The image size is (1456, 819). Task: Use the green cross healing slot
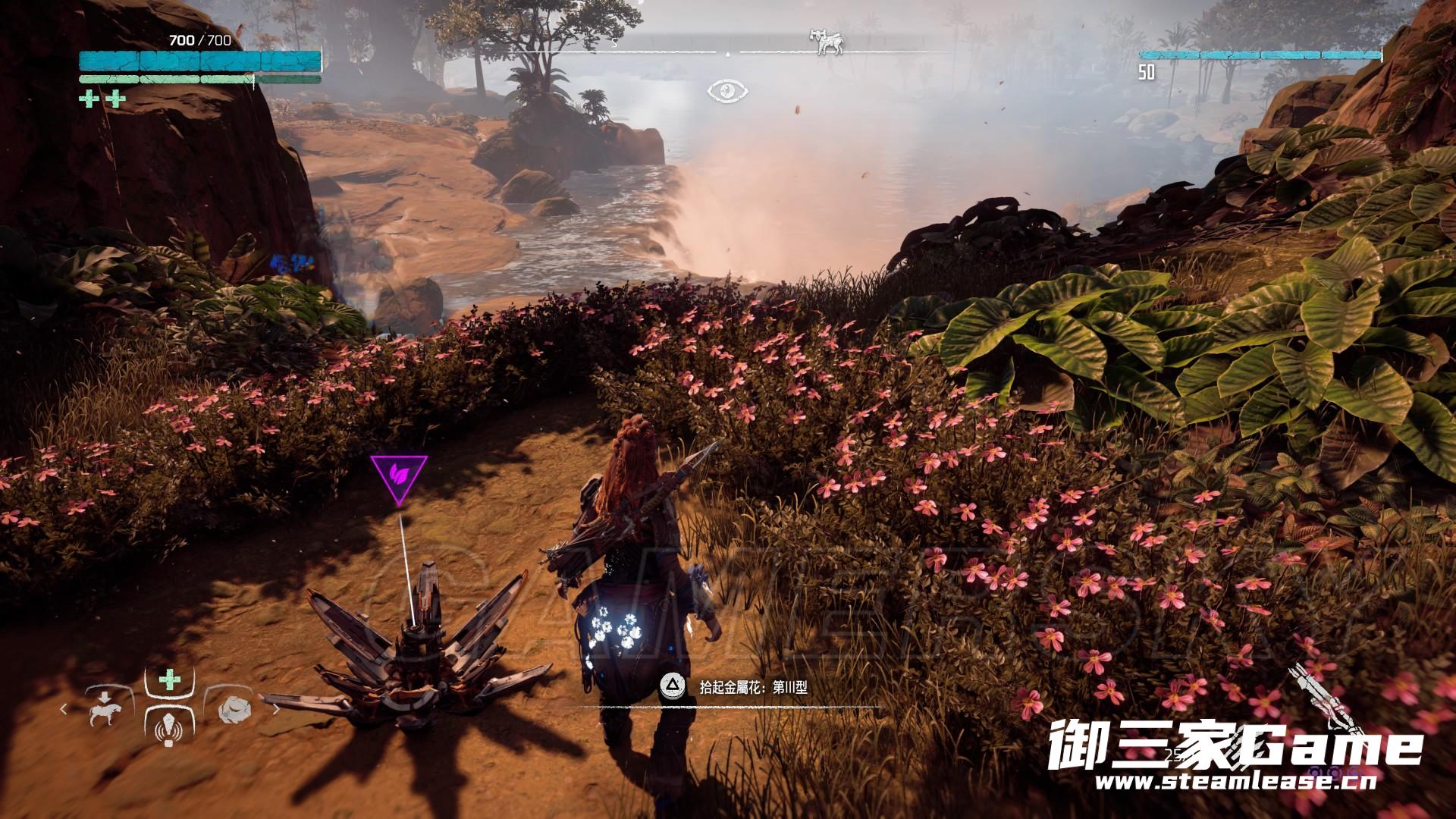click(168, 680)
